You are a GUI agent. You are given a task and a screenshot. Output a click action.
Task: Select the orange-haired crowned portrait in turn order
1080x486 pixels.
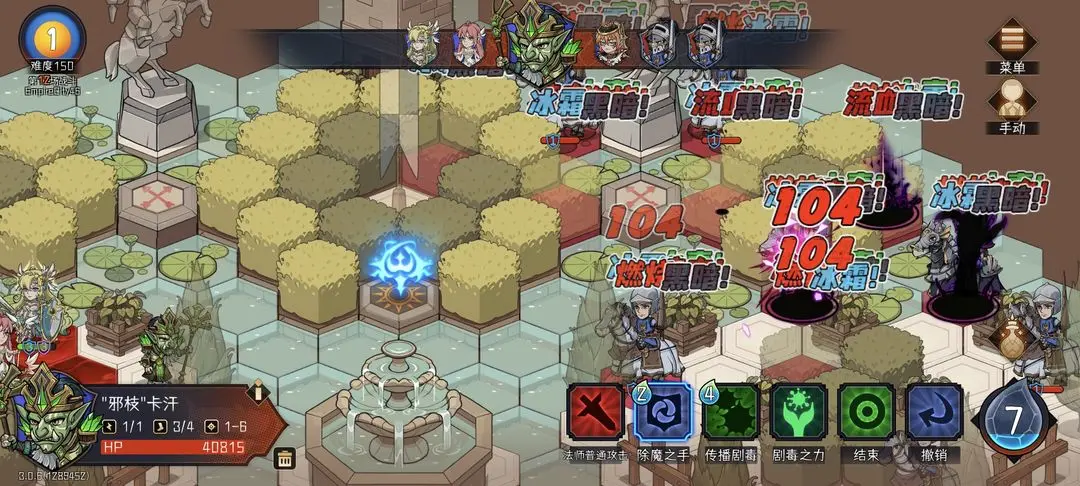coord(609,43)
